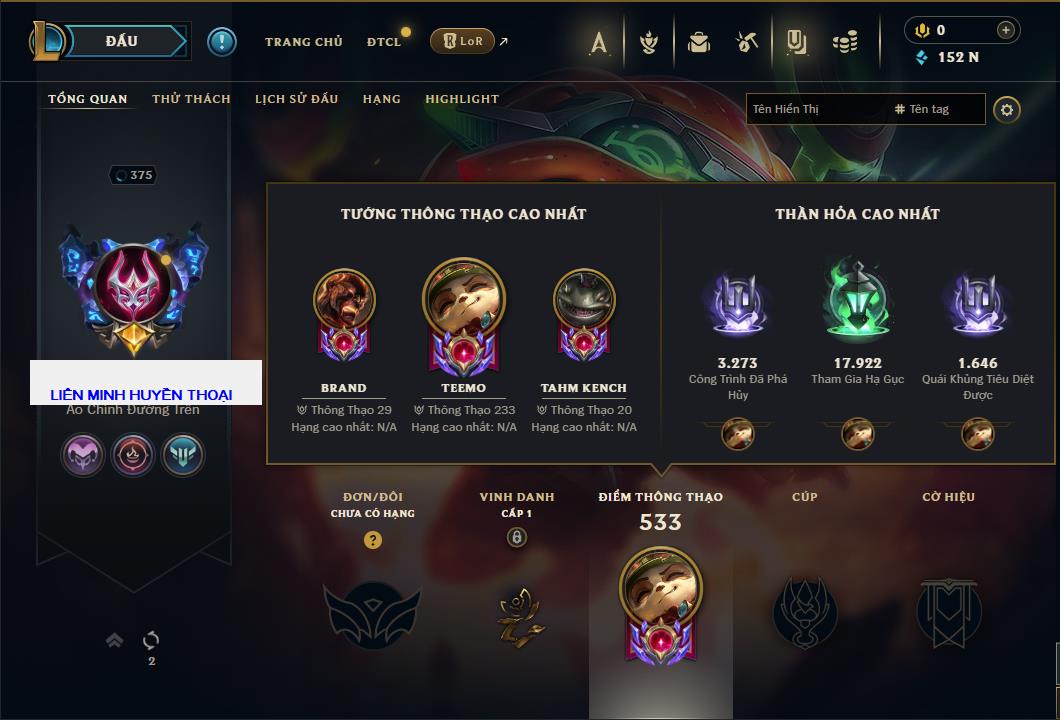This screenshot has width=1060, height=720.
Task: View the HẠNG tab
Action: [381, 99]
